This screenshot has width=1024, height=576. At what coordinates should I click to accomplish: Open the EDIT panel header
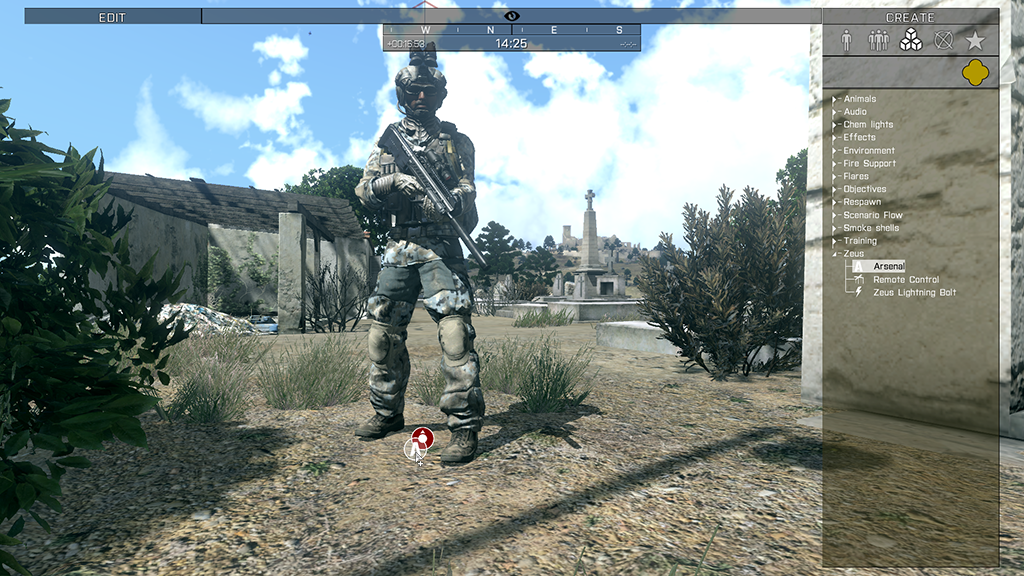112,17
